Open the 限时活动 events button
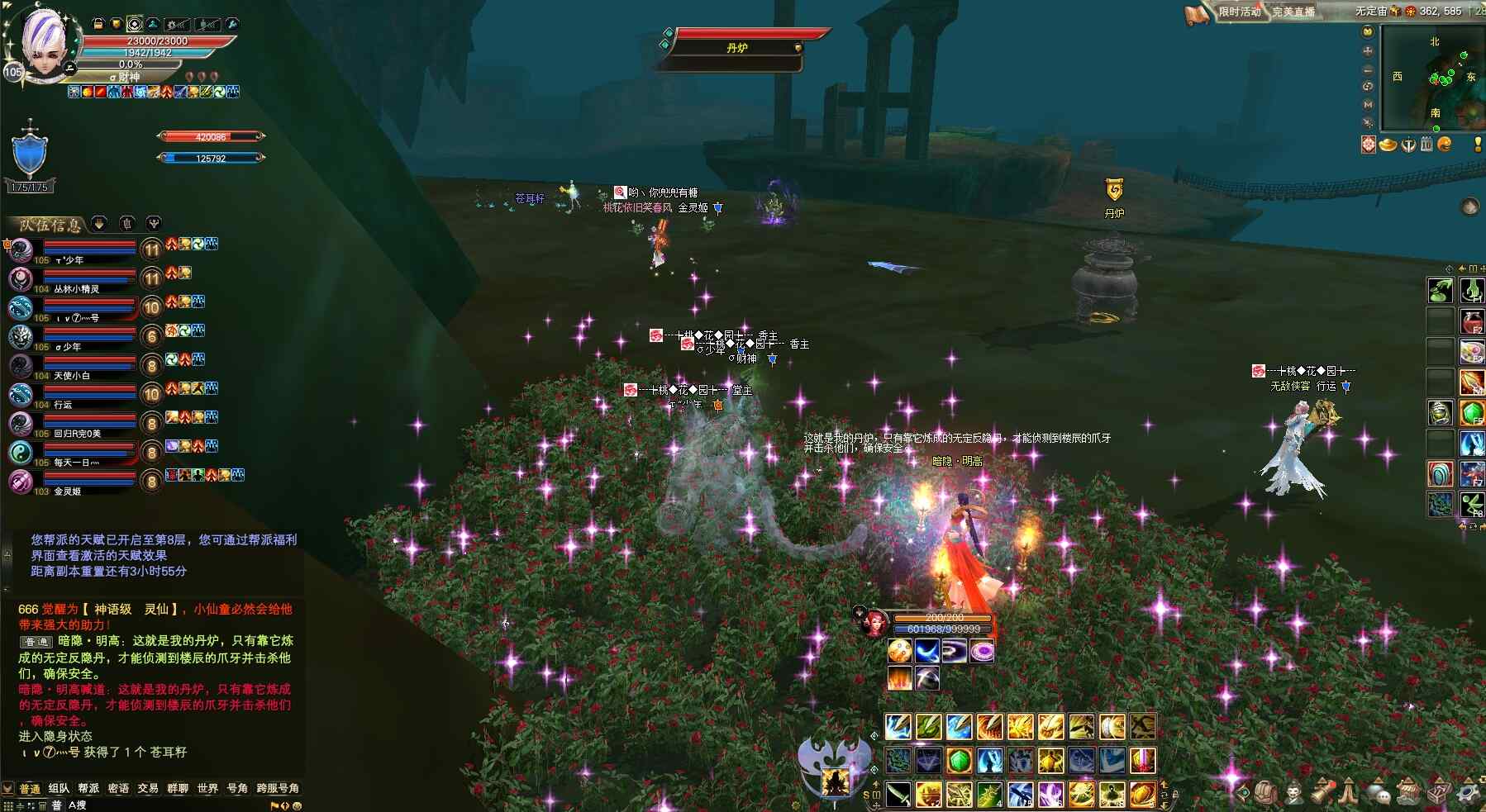The height and width of the screenshot is (812, 1486). [x=1238, y=12]
